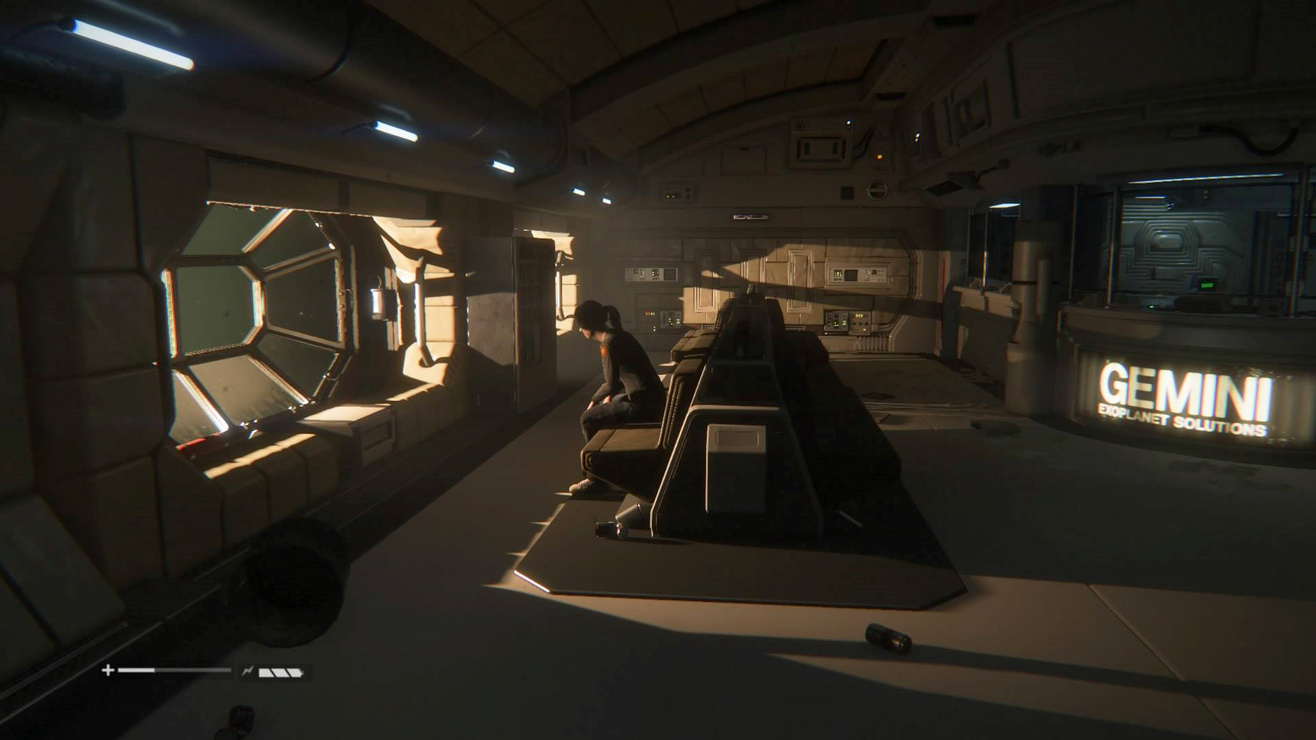Select the green-lit terminal screen in the booth
The image size is (1316, 740).
click(x=1207, y=286)
